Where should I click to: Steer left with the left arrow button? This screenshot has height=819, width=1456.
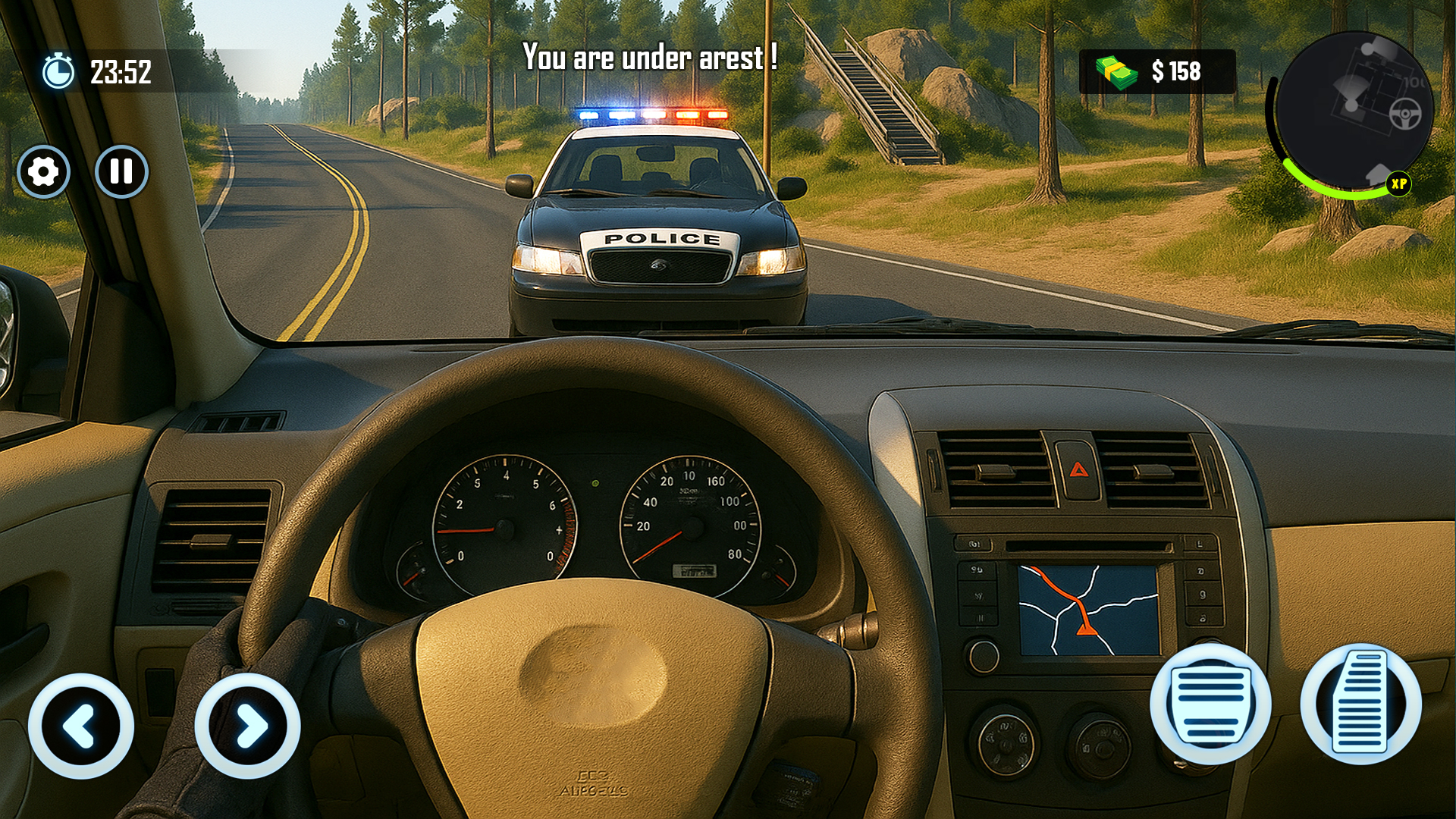(81, 726)
